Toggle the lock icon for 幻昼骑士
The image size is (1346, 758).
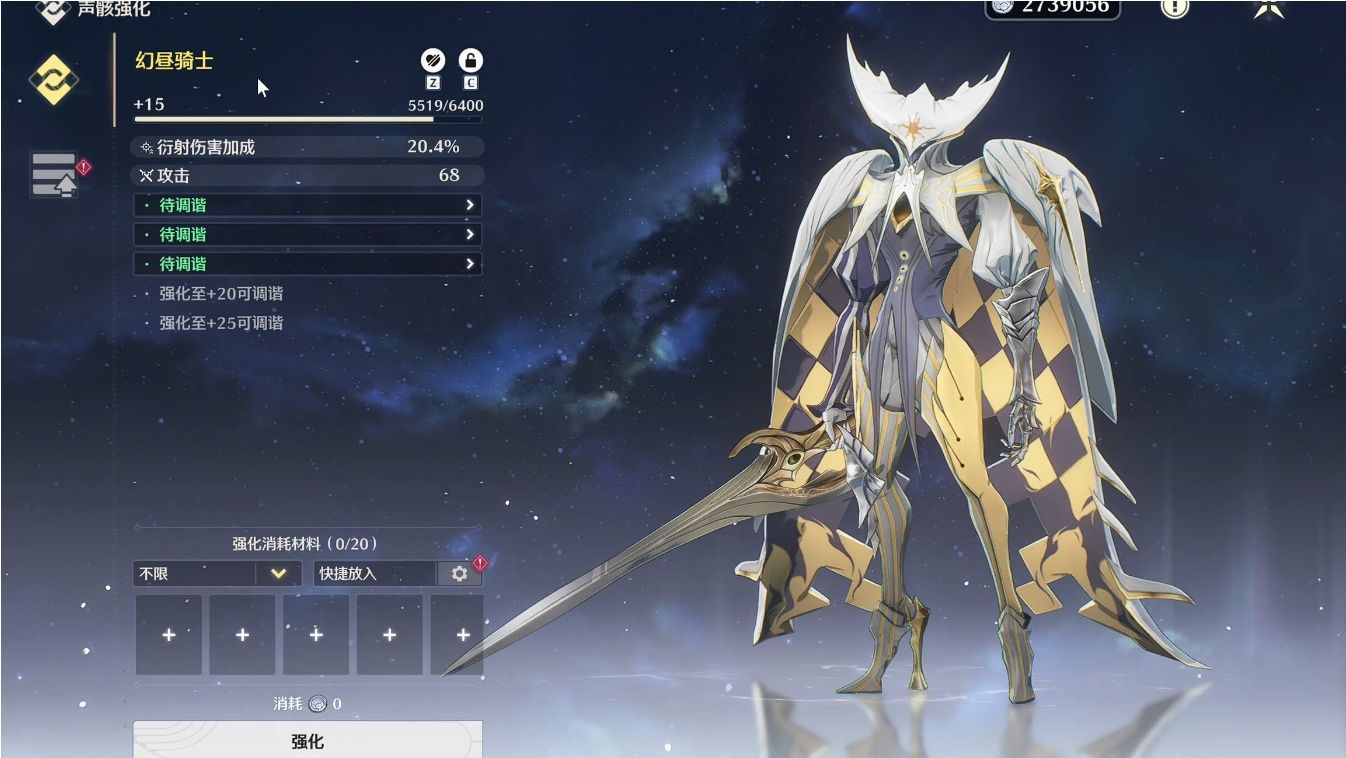470,60
